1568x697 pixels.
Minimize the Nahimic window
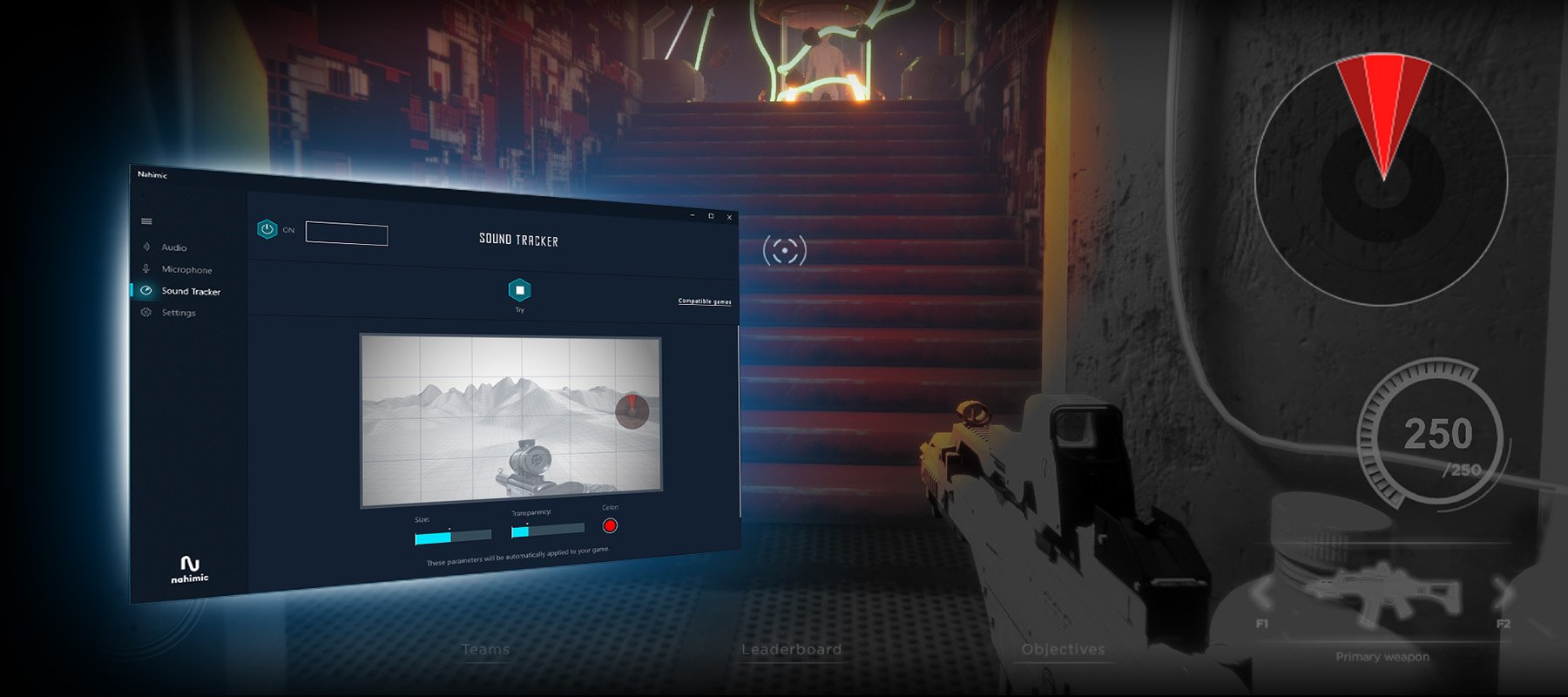click(x=693, y=214)
